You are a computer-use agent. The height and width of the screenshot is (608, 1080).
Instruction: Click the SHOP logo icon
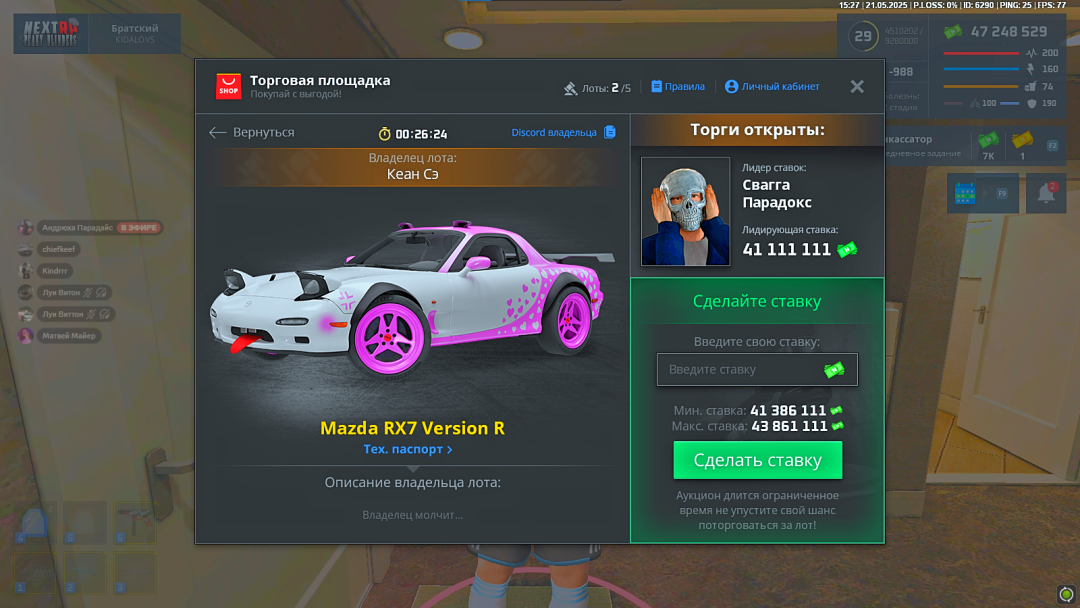coord(229,87)
